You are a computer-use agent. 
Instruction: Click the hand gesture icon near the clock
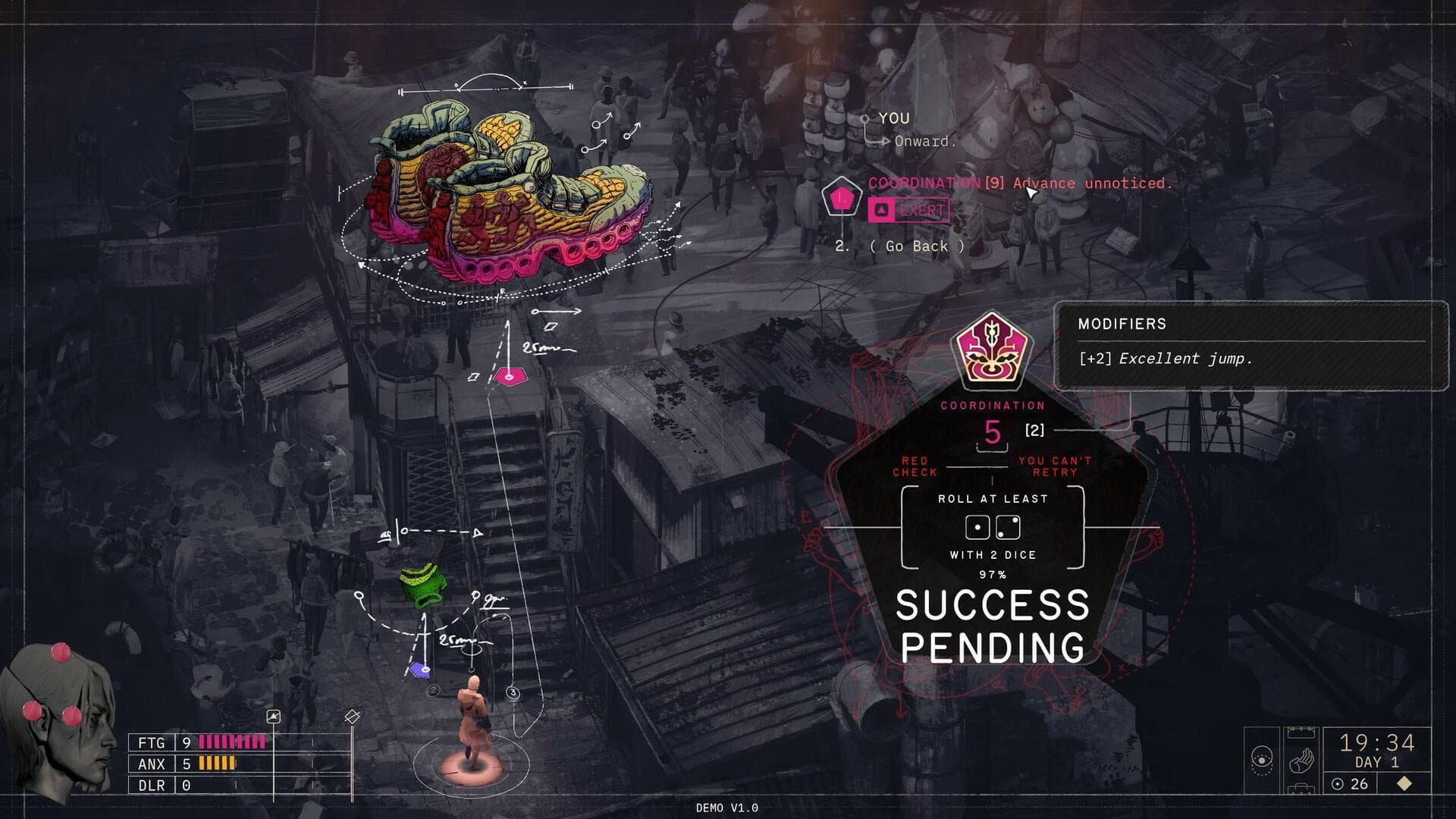click(x=1301, y=760)
